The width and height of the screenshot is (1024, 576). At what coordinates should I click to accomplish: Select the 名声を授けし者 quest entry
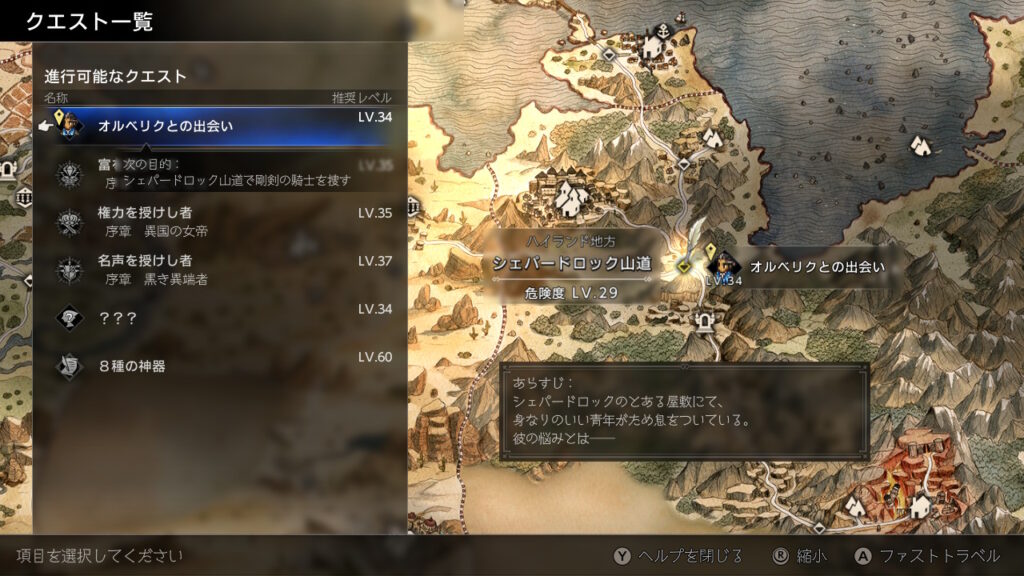[x=220, y=270]
